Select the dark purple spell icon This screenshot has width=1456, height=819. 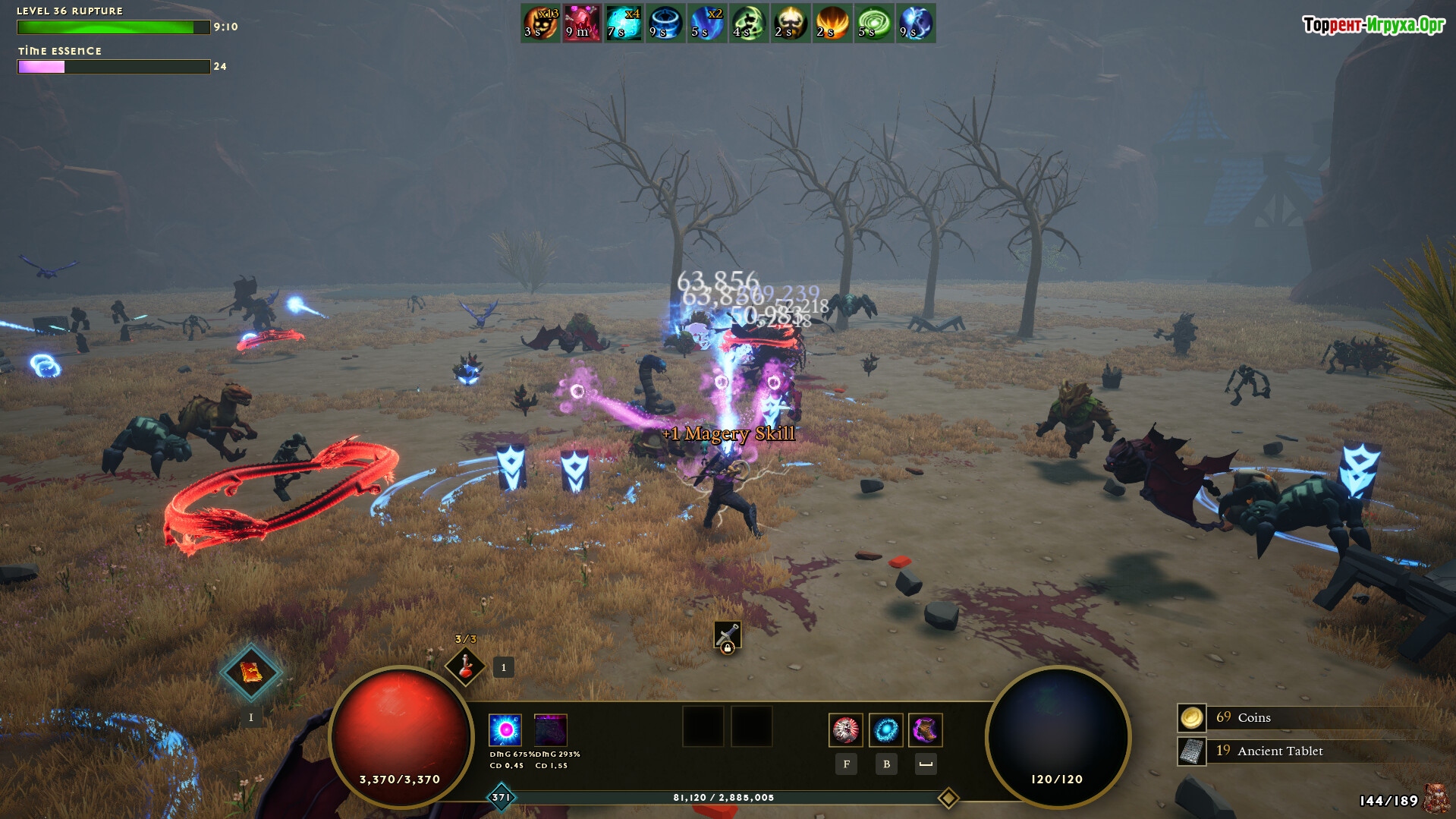(551, 730)
